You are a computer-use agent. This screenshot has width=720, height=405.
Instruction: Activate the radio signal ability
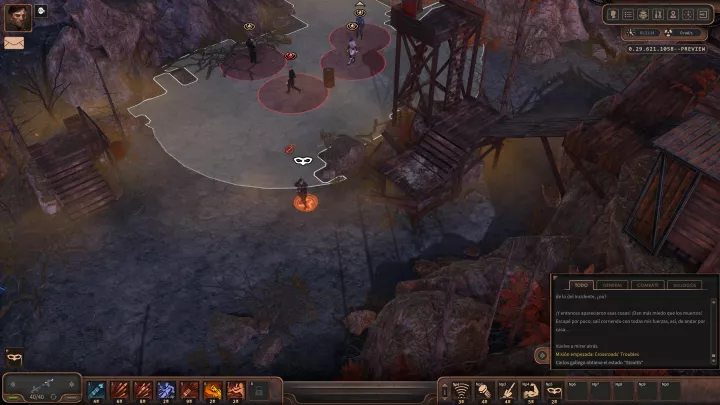(462, 389)
